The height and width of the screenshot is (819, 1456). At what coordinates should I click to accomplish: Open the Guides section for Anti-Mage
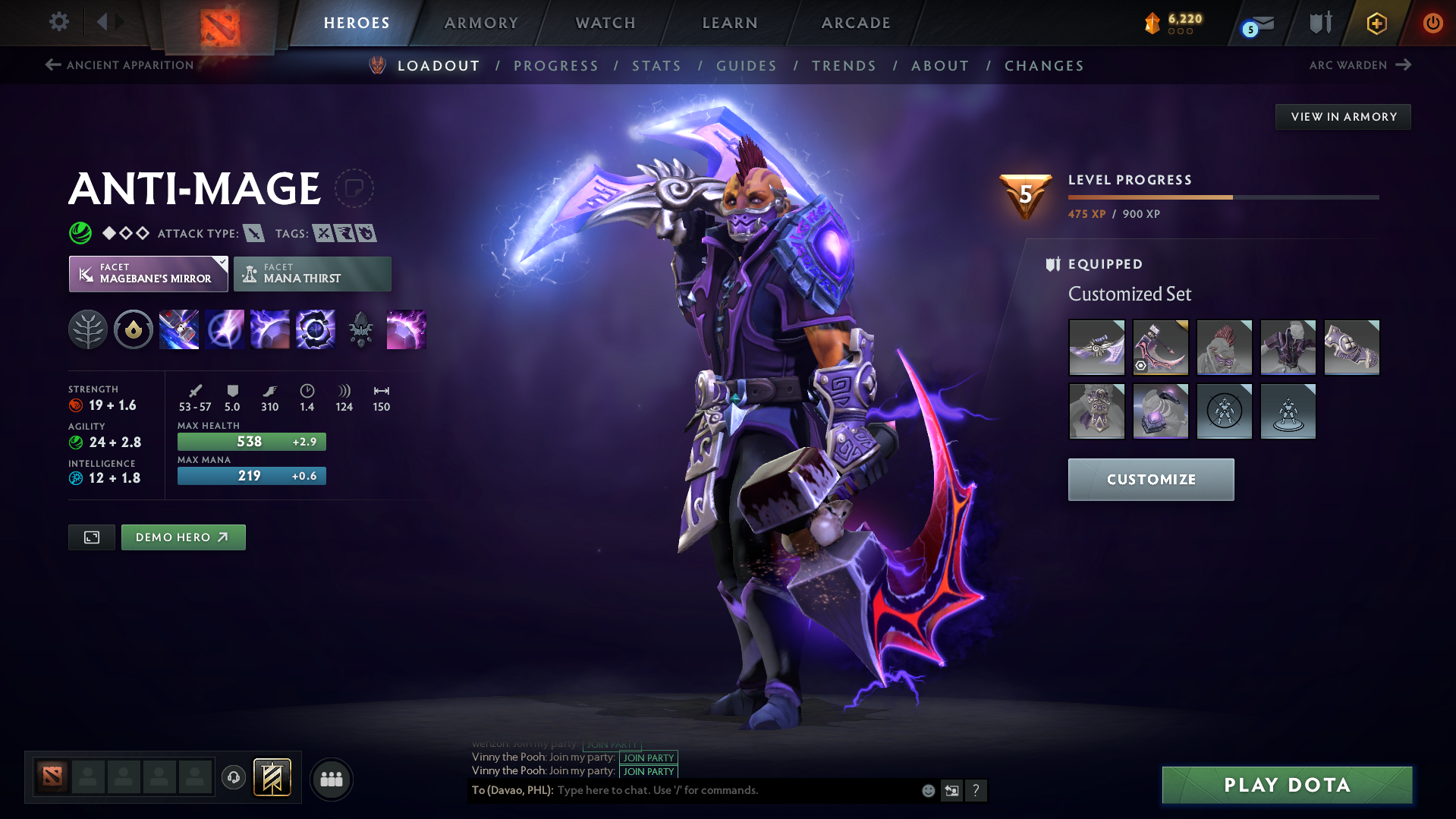tap(746, 66)
